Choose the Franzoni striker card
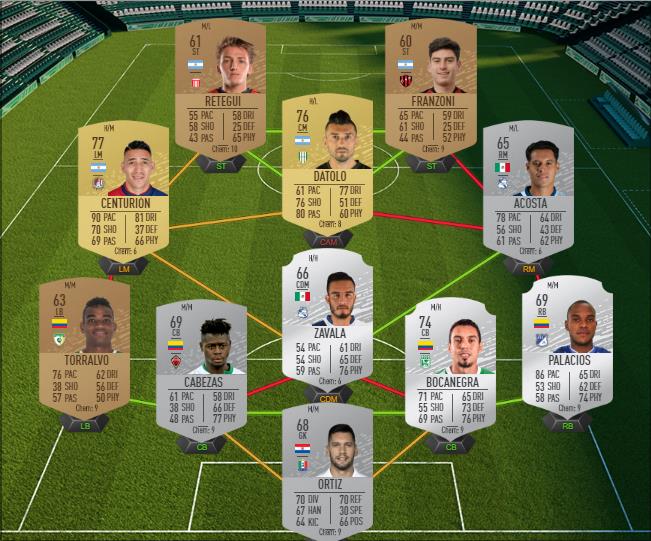This screenshot has width=651, height=541. pos(431,85)
